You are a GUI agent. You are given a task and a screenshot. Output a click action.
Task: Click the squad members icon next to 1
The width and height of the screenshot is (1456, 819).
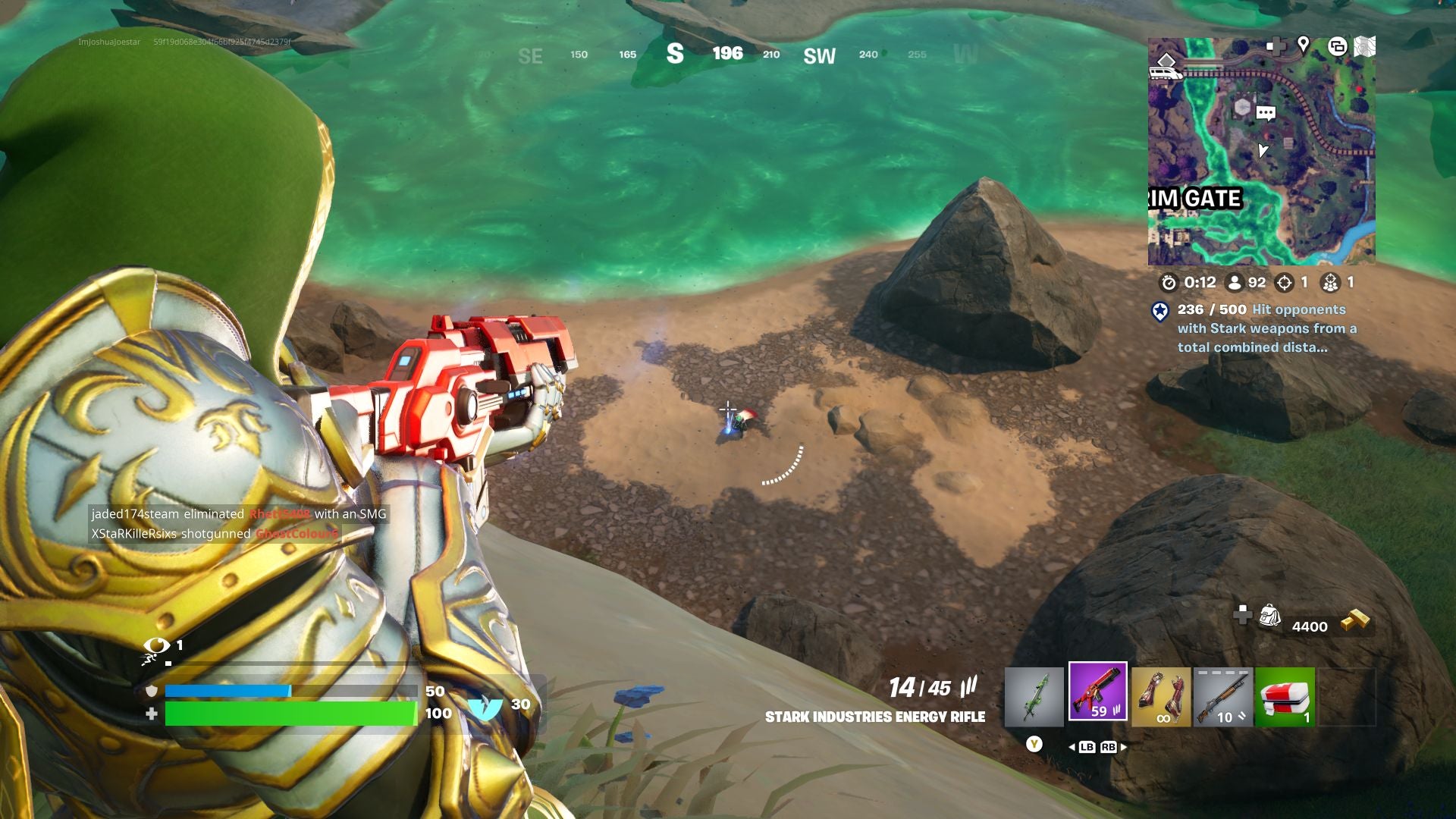[x=1331, y=282]
